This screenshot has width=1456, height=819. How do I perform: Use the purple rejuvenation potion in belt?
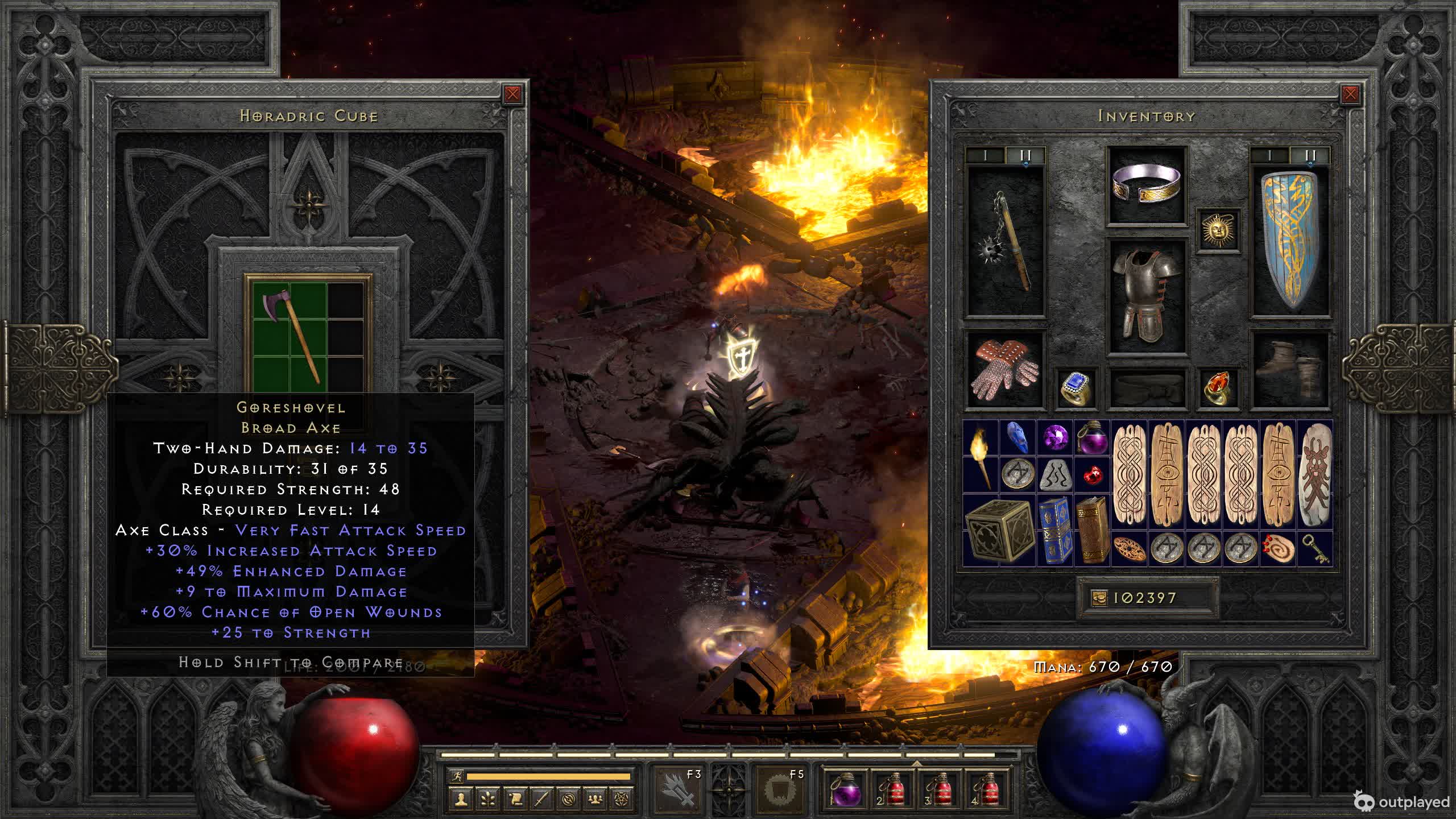click(x=847, y=789)
